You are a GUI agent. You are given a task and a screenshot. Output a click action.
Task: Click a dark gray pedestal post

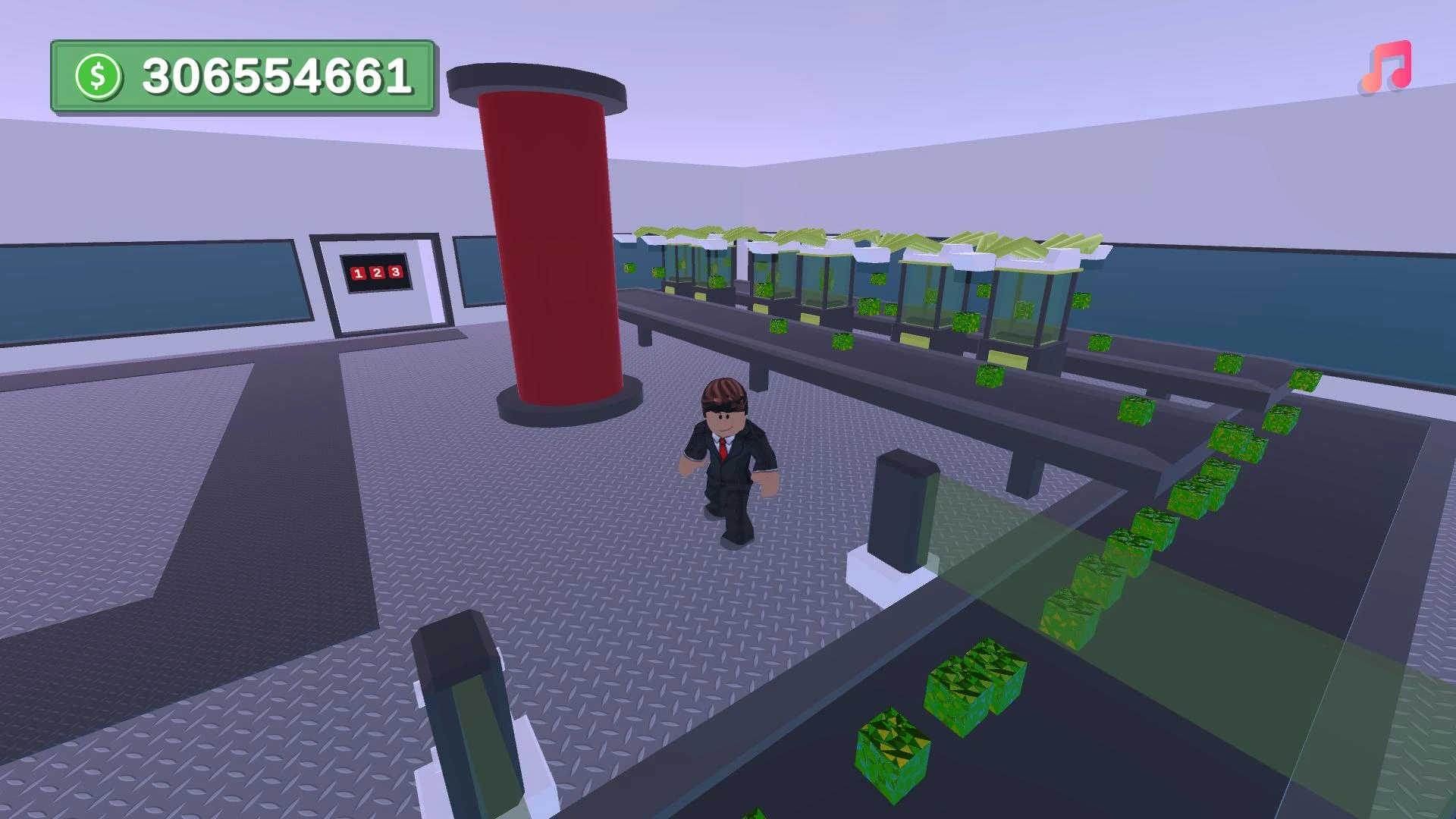click(902, 508)
